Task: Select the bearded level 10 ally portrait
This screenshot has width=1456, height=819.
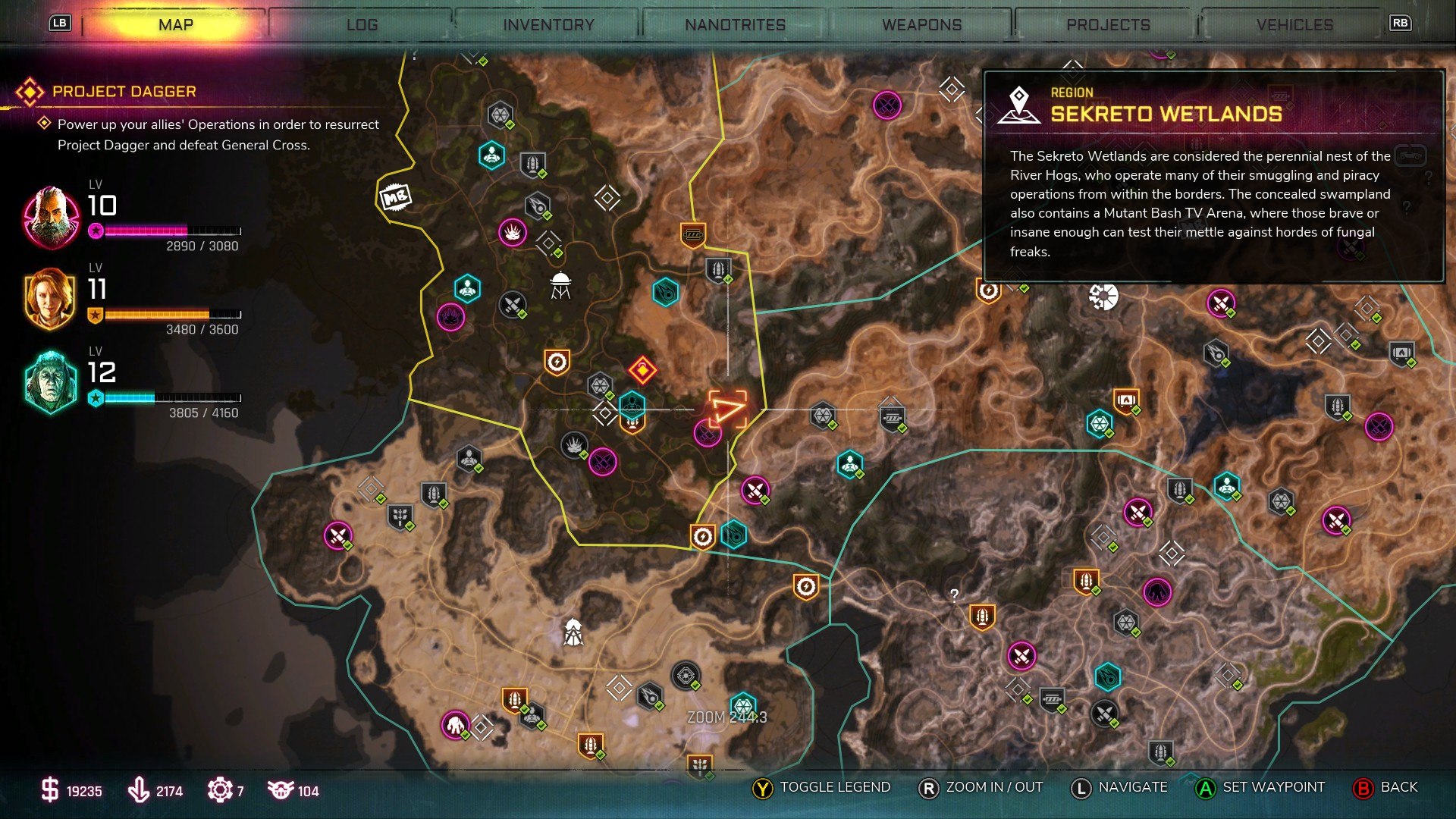Action: click(x=52, y=218)
